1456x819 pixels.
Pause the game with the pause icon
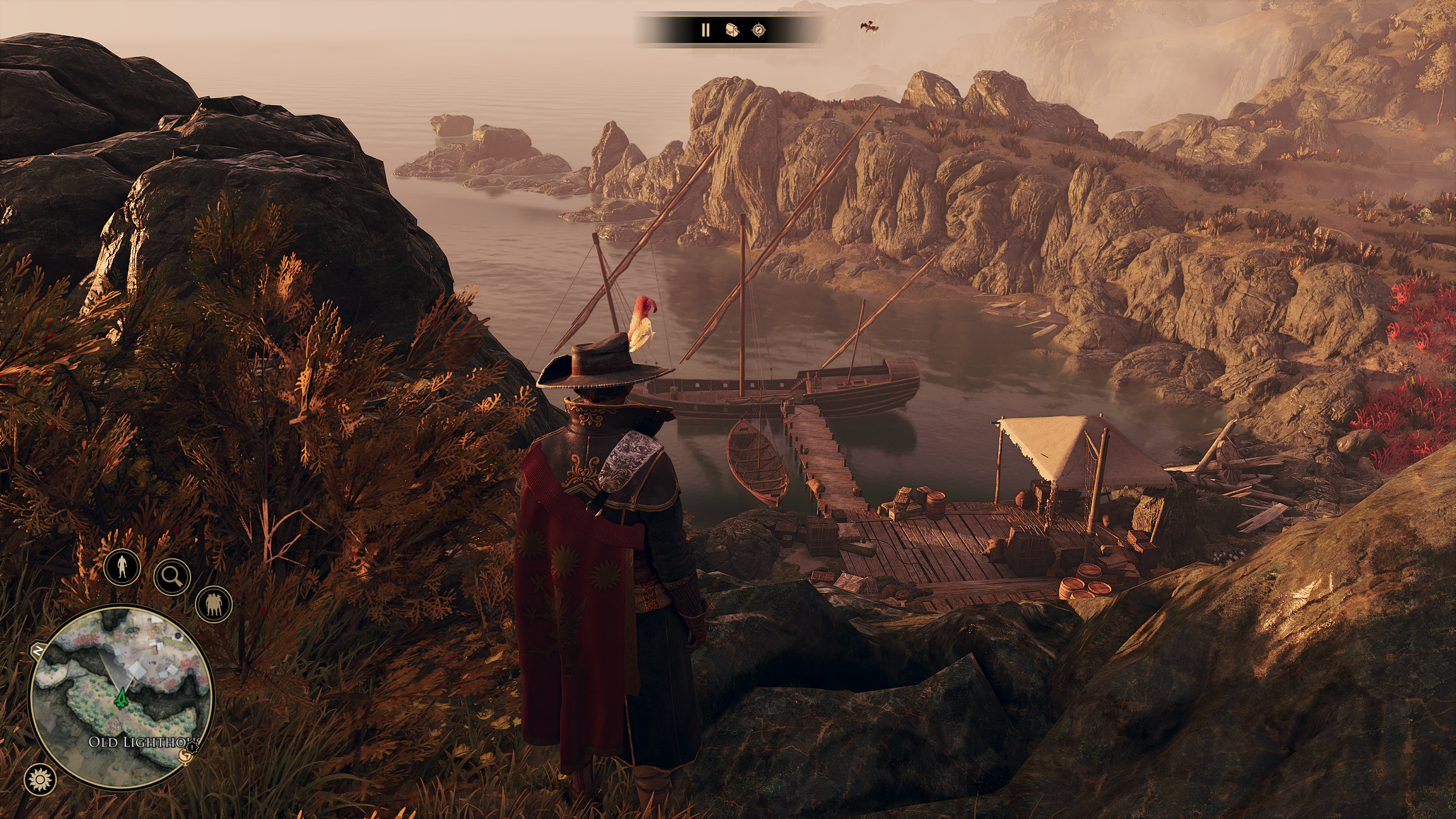pos(705,30)
